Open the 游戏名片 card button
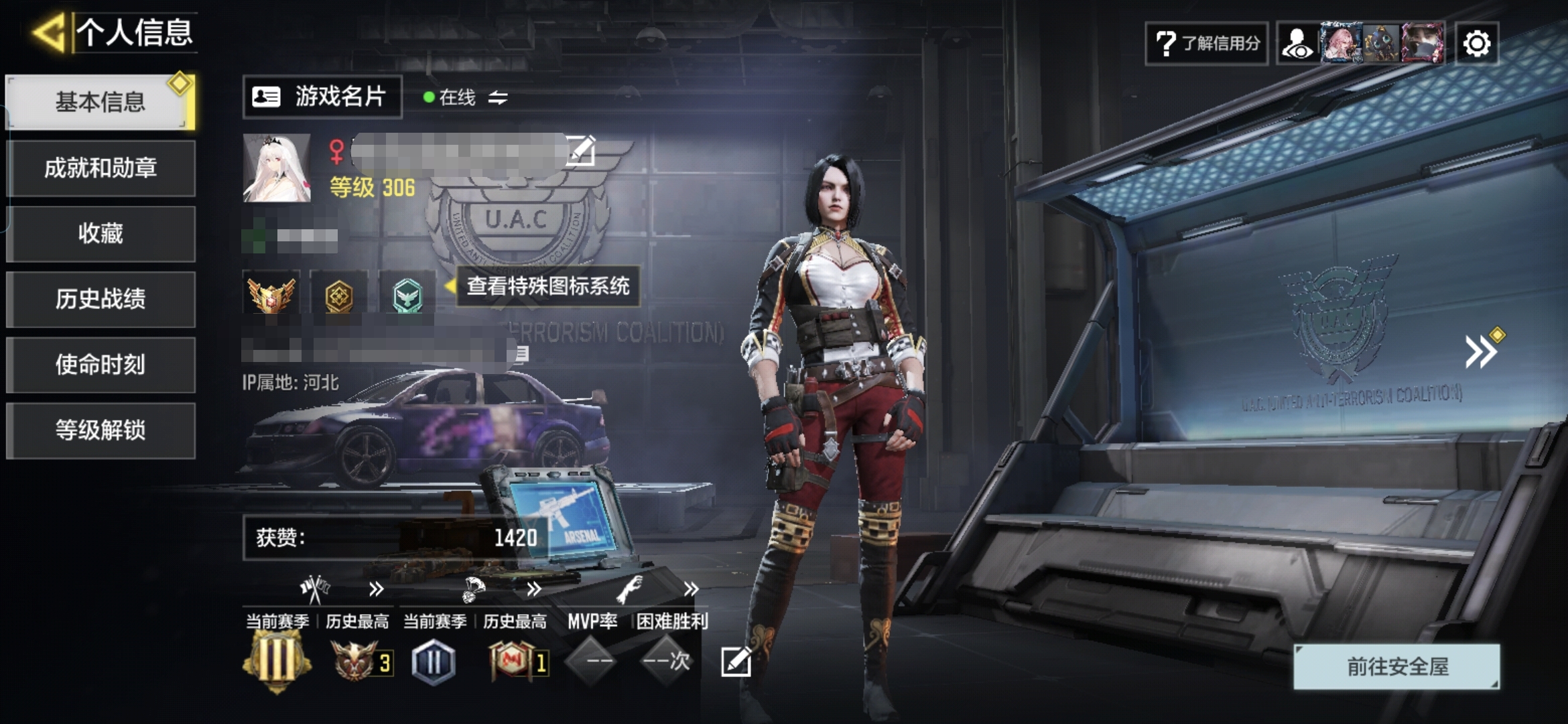Image resolution: width=1568 pixels, height=724 pixels. 322,97
